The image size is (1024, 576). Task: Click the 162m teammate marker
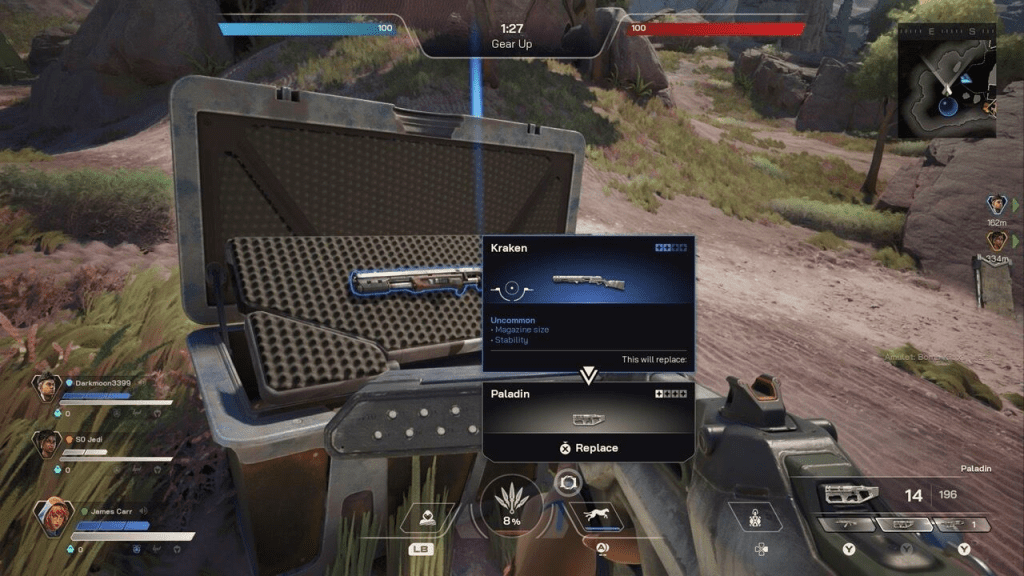click(996, 207)
